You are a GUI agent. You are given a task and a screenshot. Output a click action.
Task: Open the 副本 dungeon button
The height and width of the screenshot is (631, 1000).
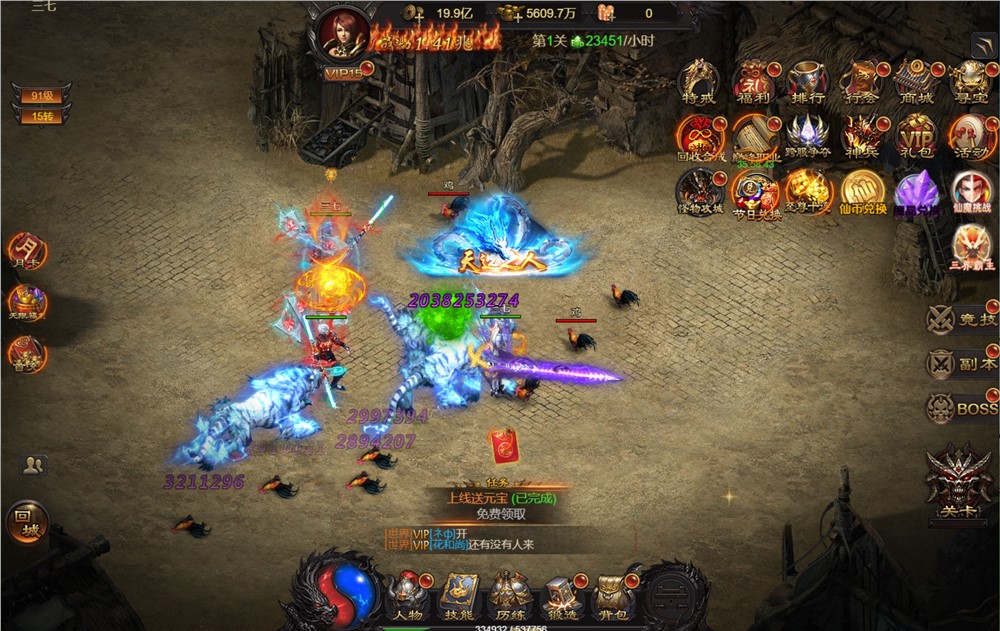961,364
